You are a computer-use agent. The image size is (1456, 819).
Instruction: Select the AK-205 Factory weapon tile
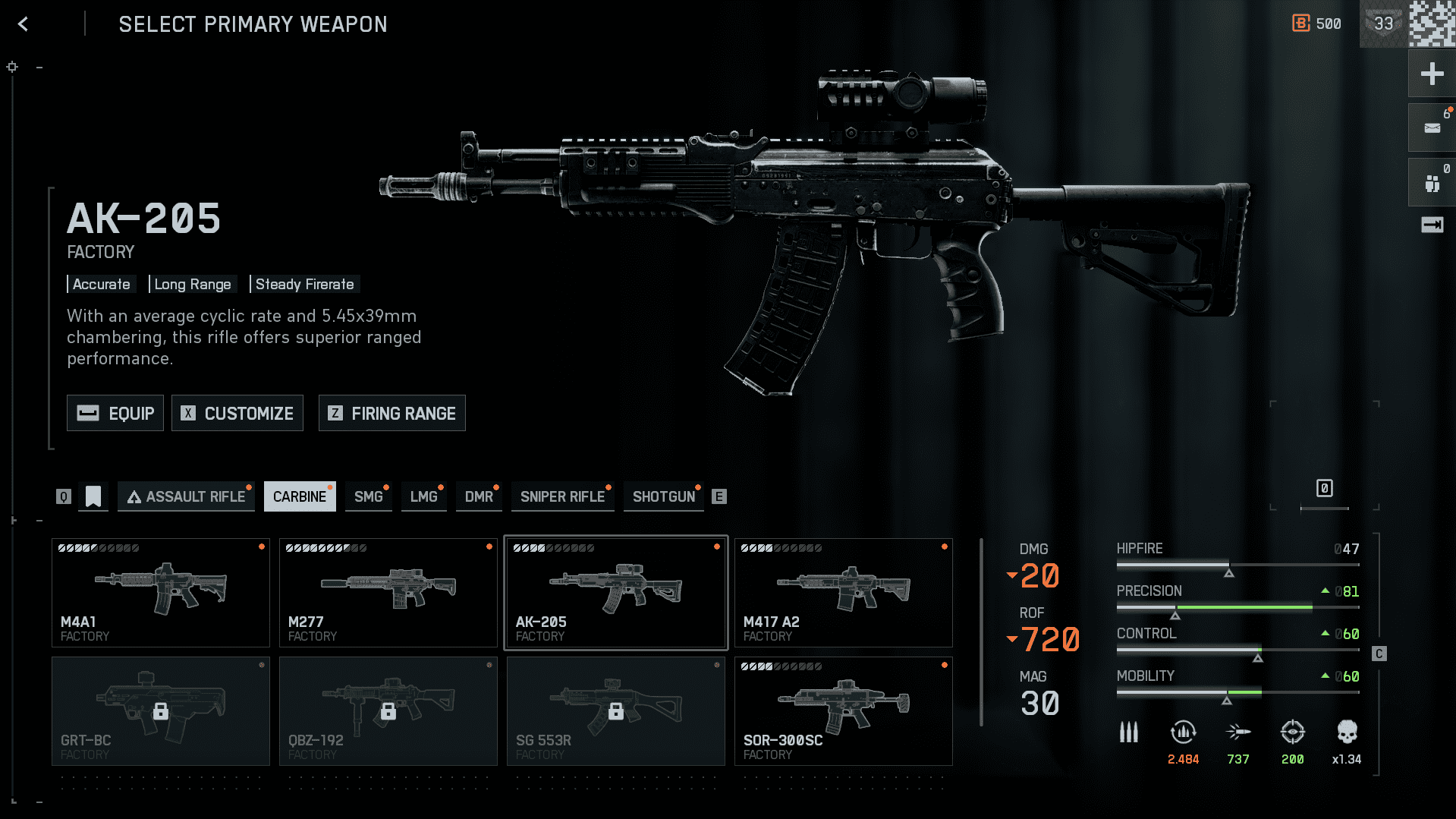pyautogui.click(x=615, y=593)
